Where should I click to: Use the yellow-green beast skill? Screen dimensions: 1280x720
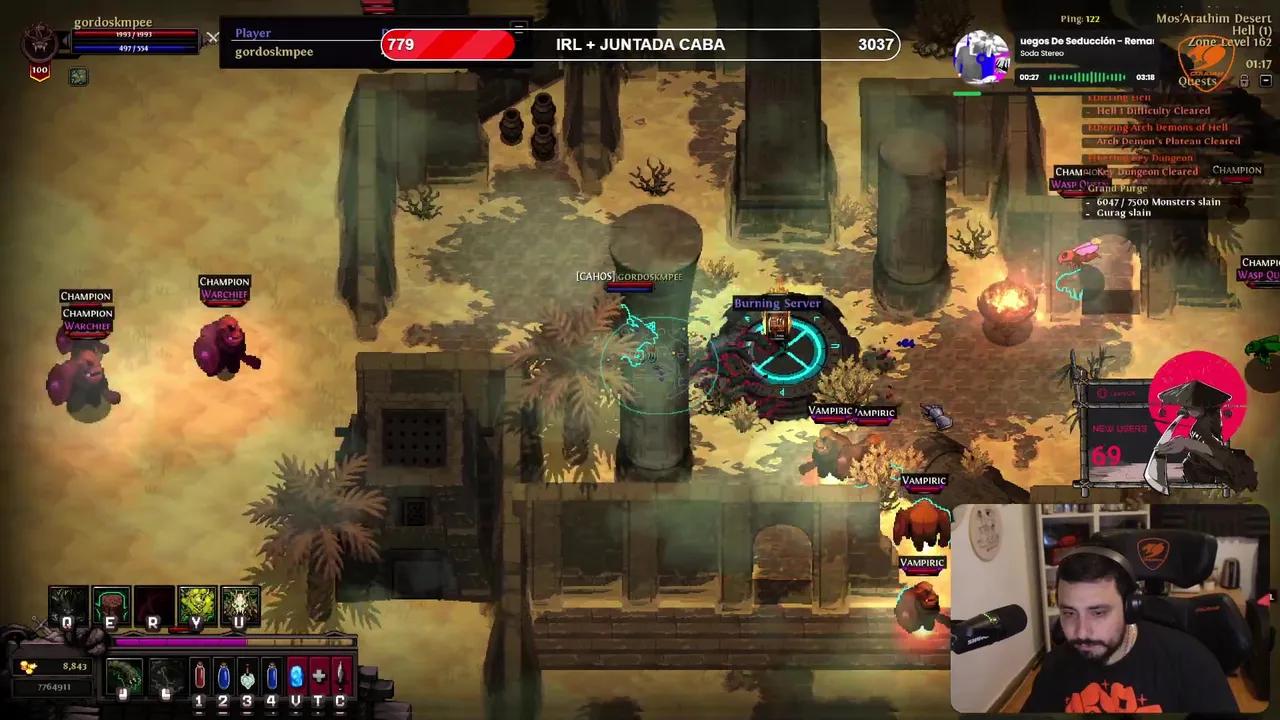point(197,604)
